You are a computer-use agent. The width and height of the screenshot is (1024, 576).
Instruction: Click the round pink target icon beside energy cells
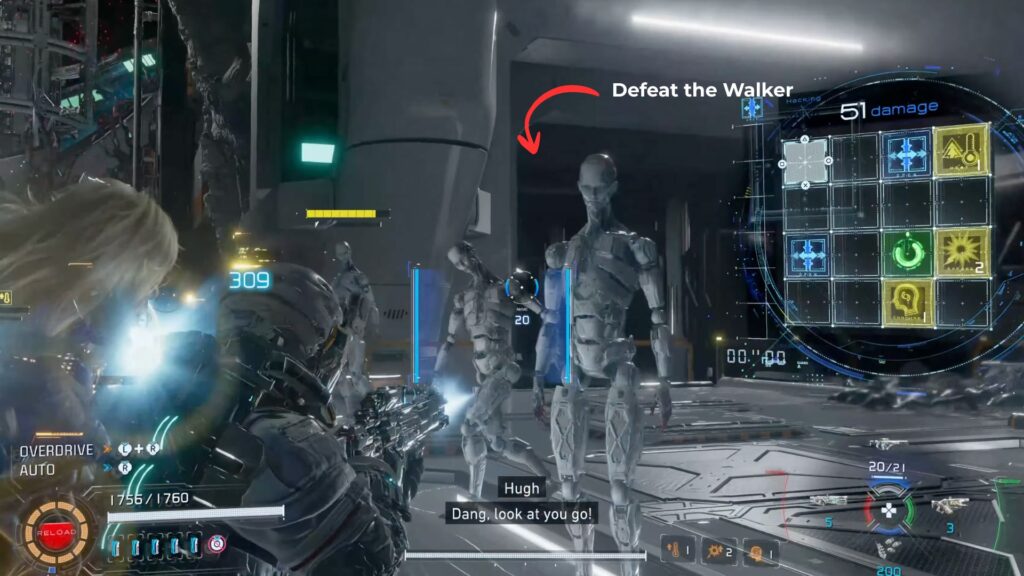point(218,544)
